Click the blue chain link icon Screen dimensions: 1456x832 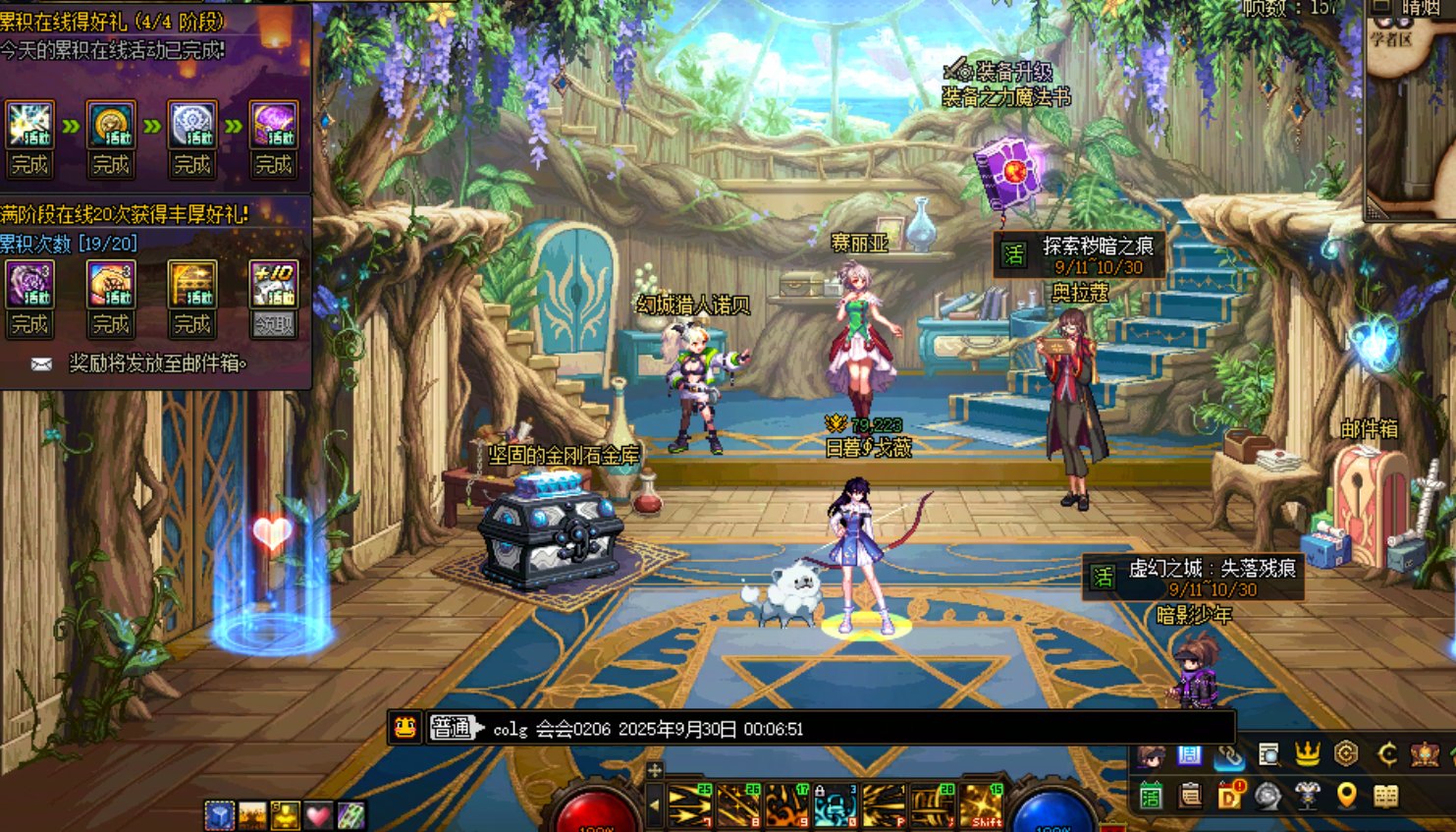point(1229,754)
